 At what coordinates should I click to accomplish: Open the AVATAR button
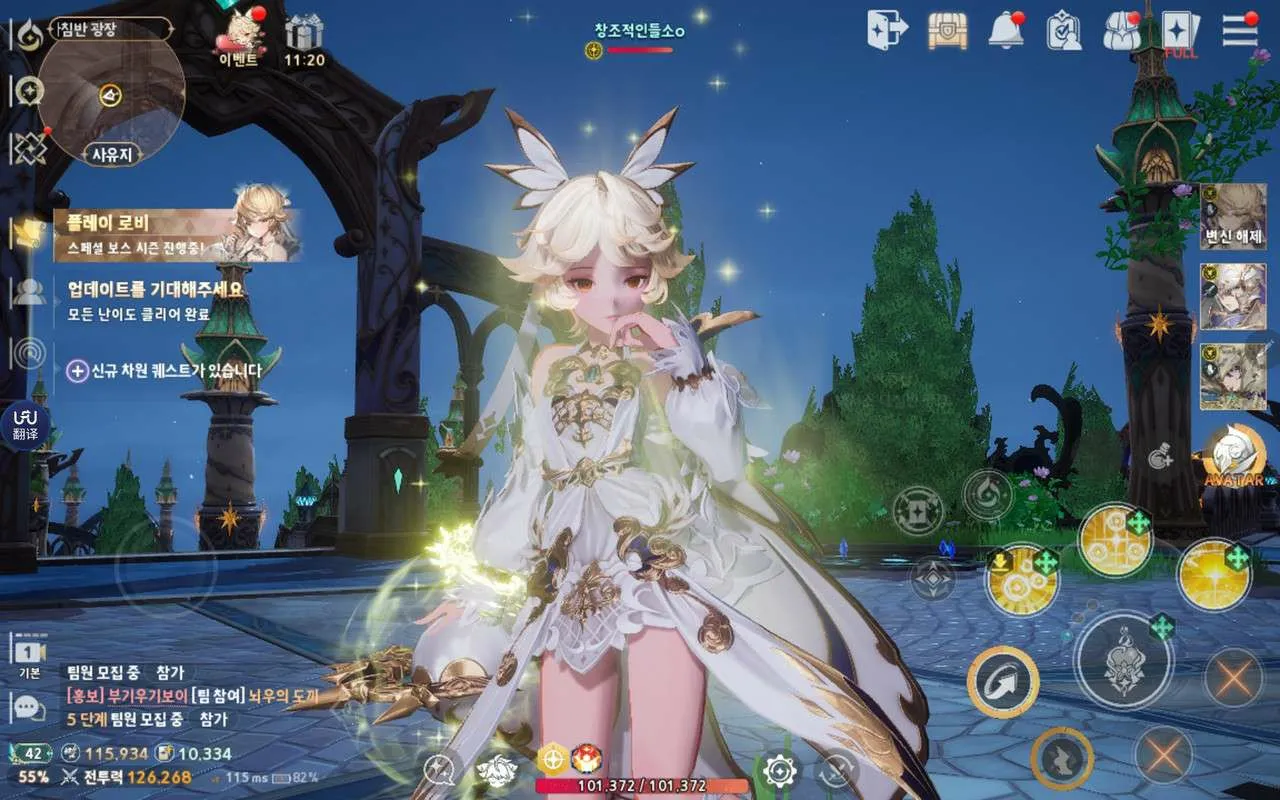click(x=1233, y=456)
